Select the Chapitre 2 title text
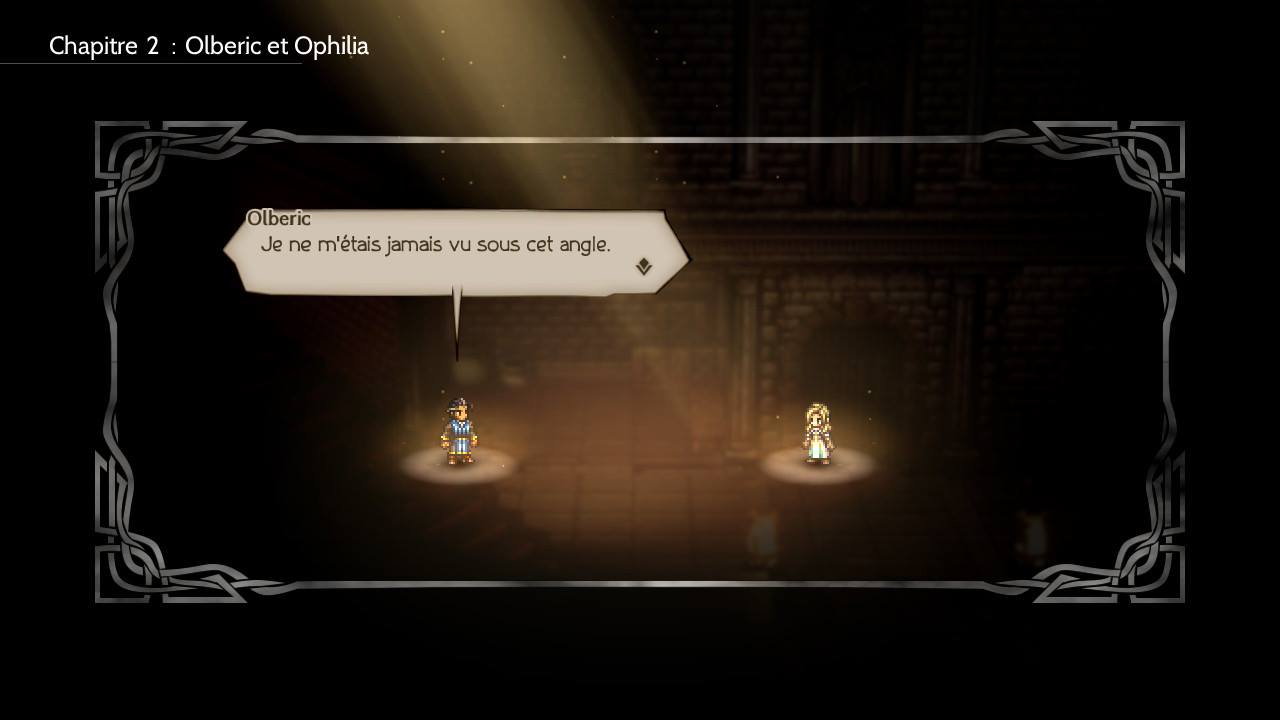 [210, 46]
